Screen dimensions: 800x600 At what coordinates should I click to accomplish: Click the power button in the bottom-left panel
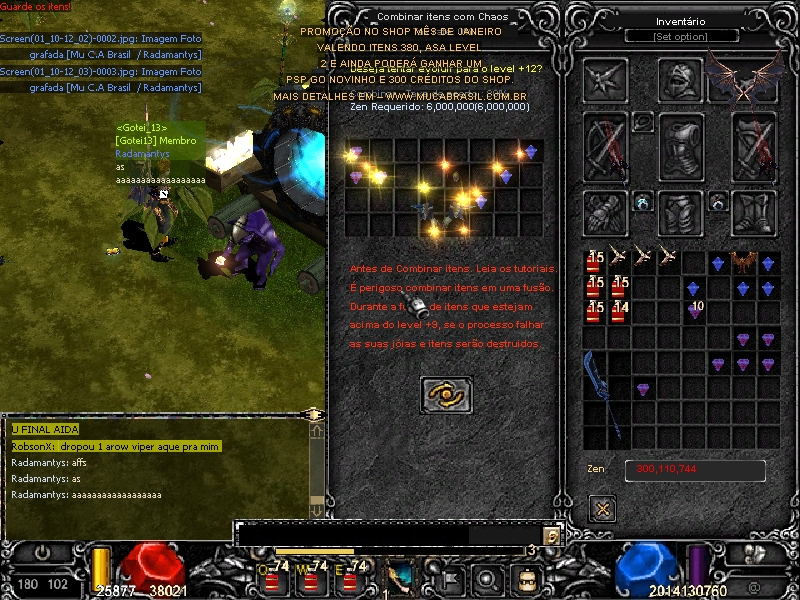[x=43, y=552]
